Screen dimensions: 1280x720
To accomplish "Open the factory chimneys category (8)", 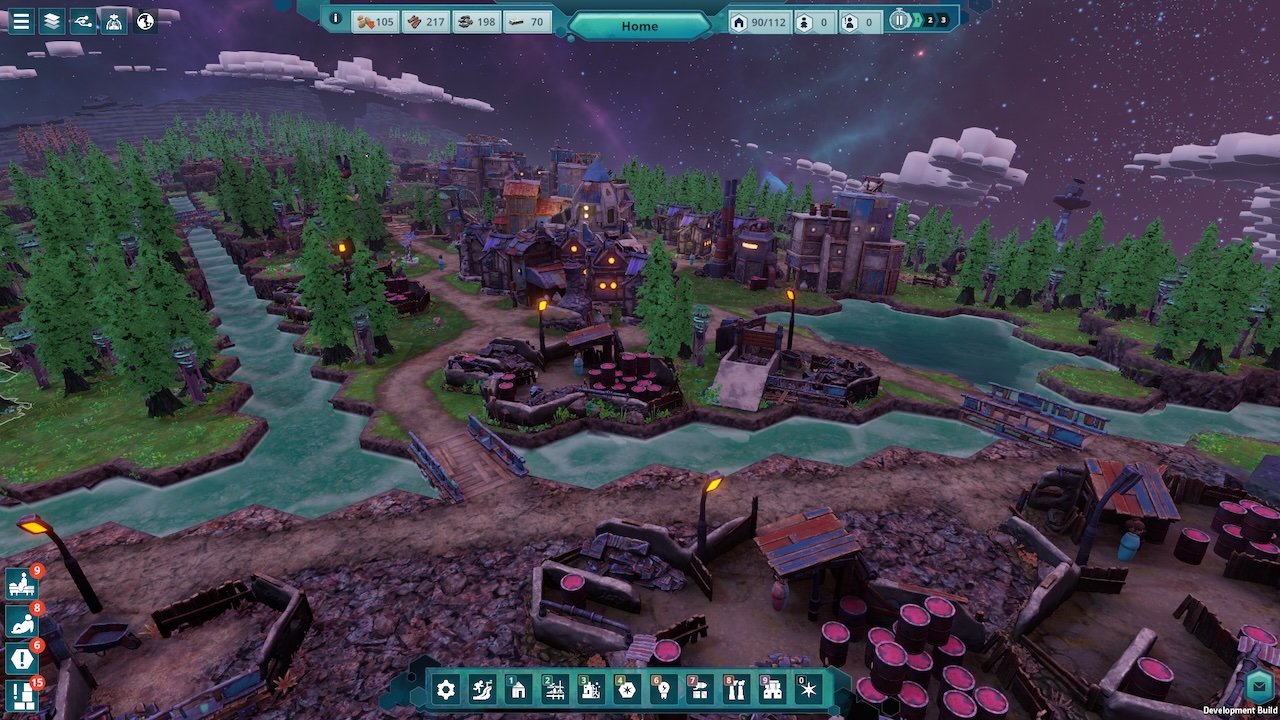I will pos(735,689).
